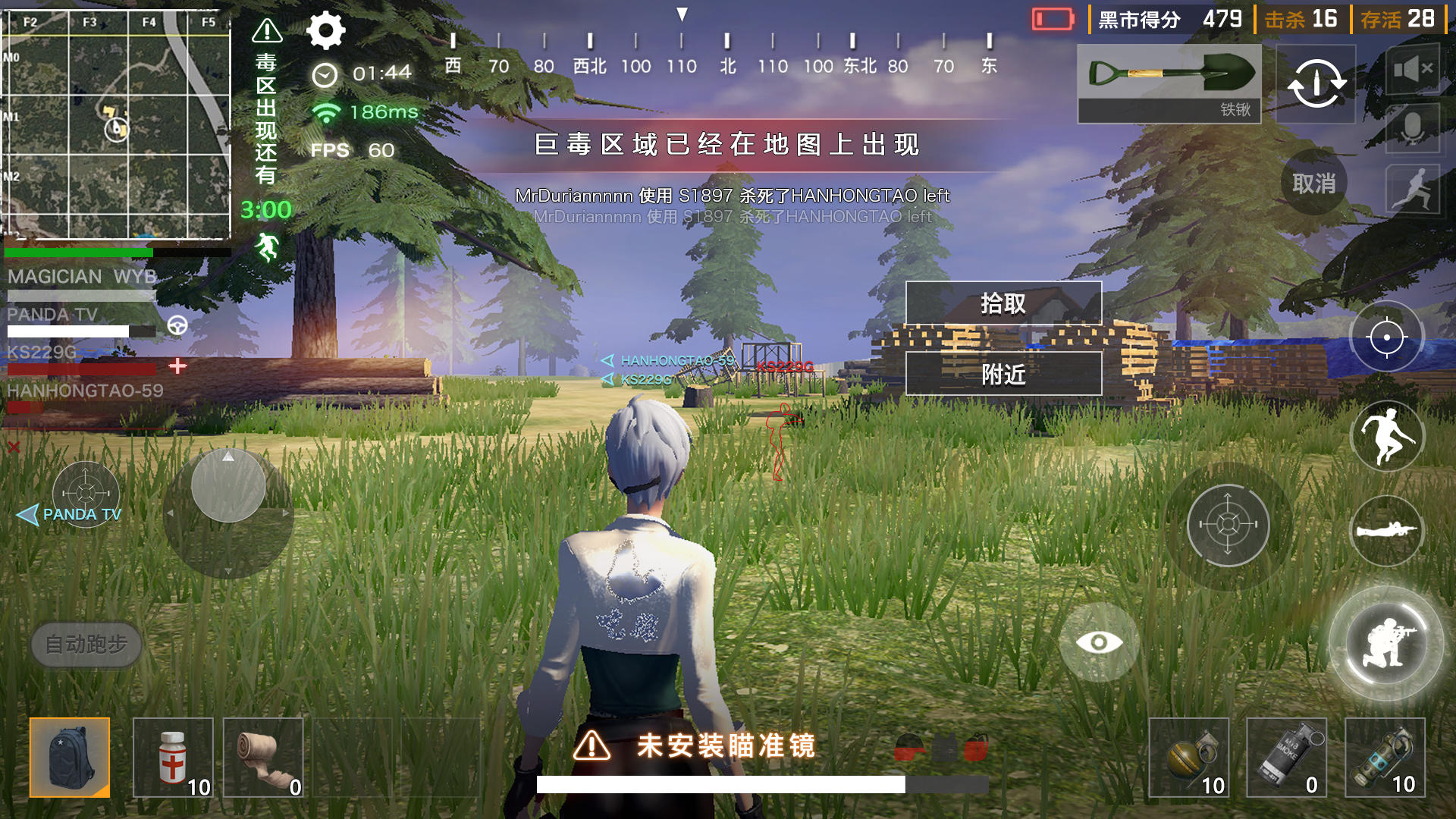Open the settings gear icon
Viewport: 1456px width, 819px height.
click(326, 32)
